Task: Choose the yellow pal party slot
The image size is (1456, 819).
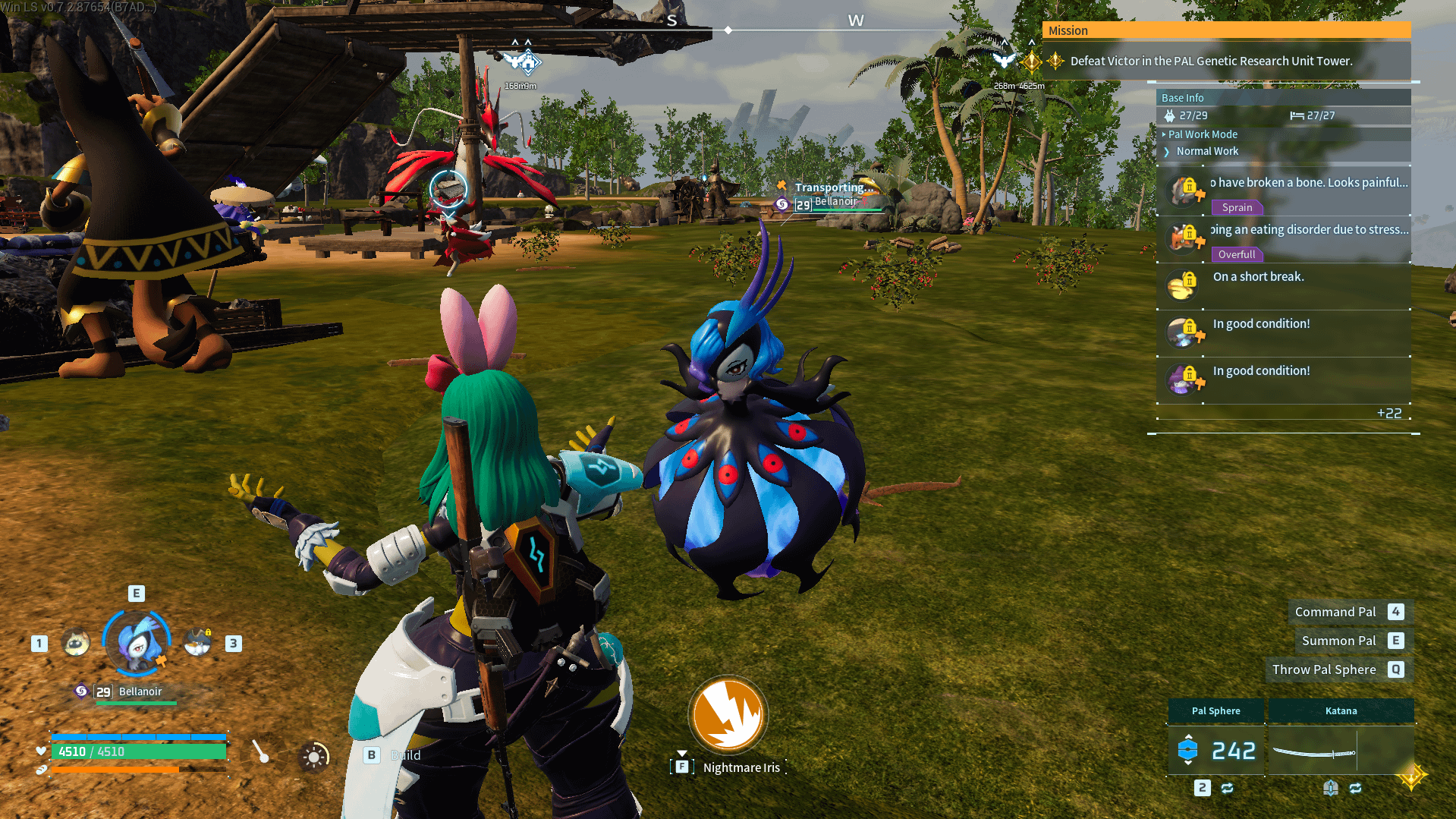Action: tap(76, 644)
